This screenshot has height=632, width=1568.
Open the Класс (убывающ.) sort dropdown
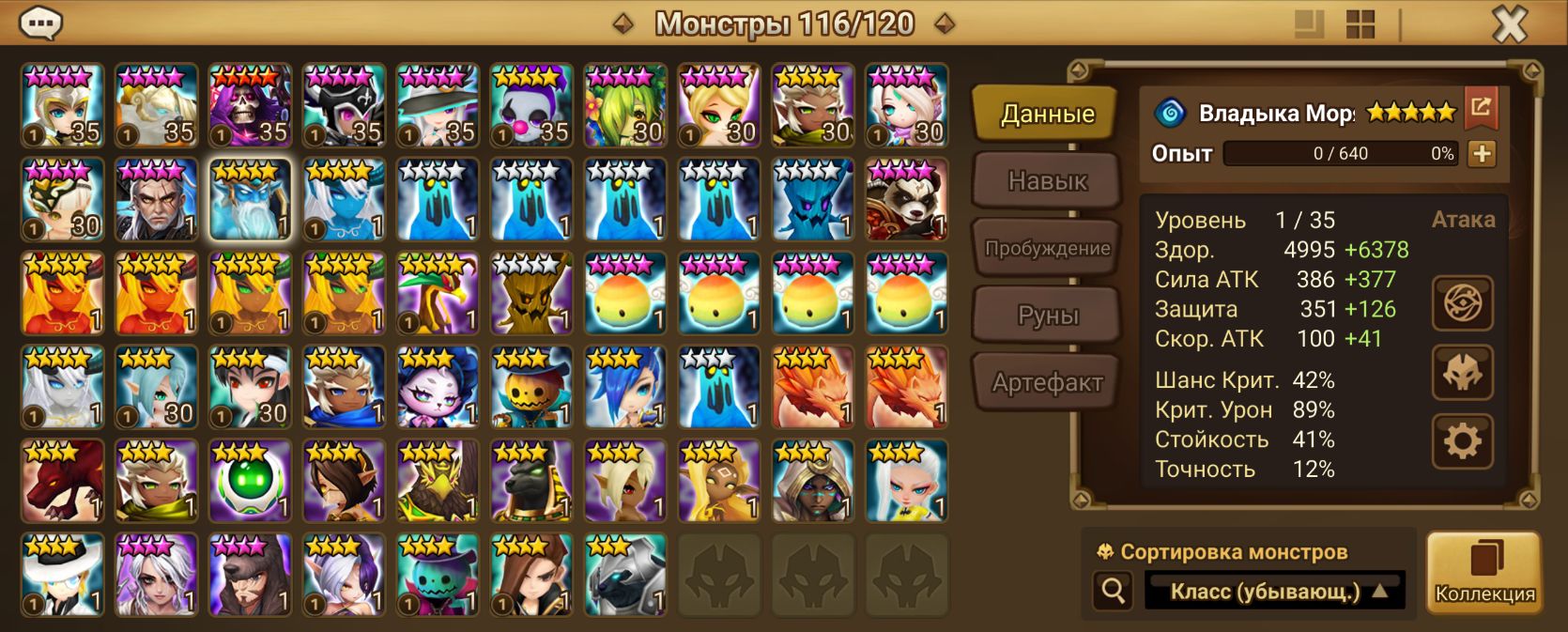tap(1274, 592)
